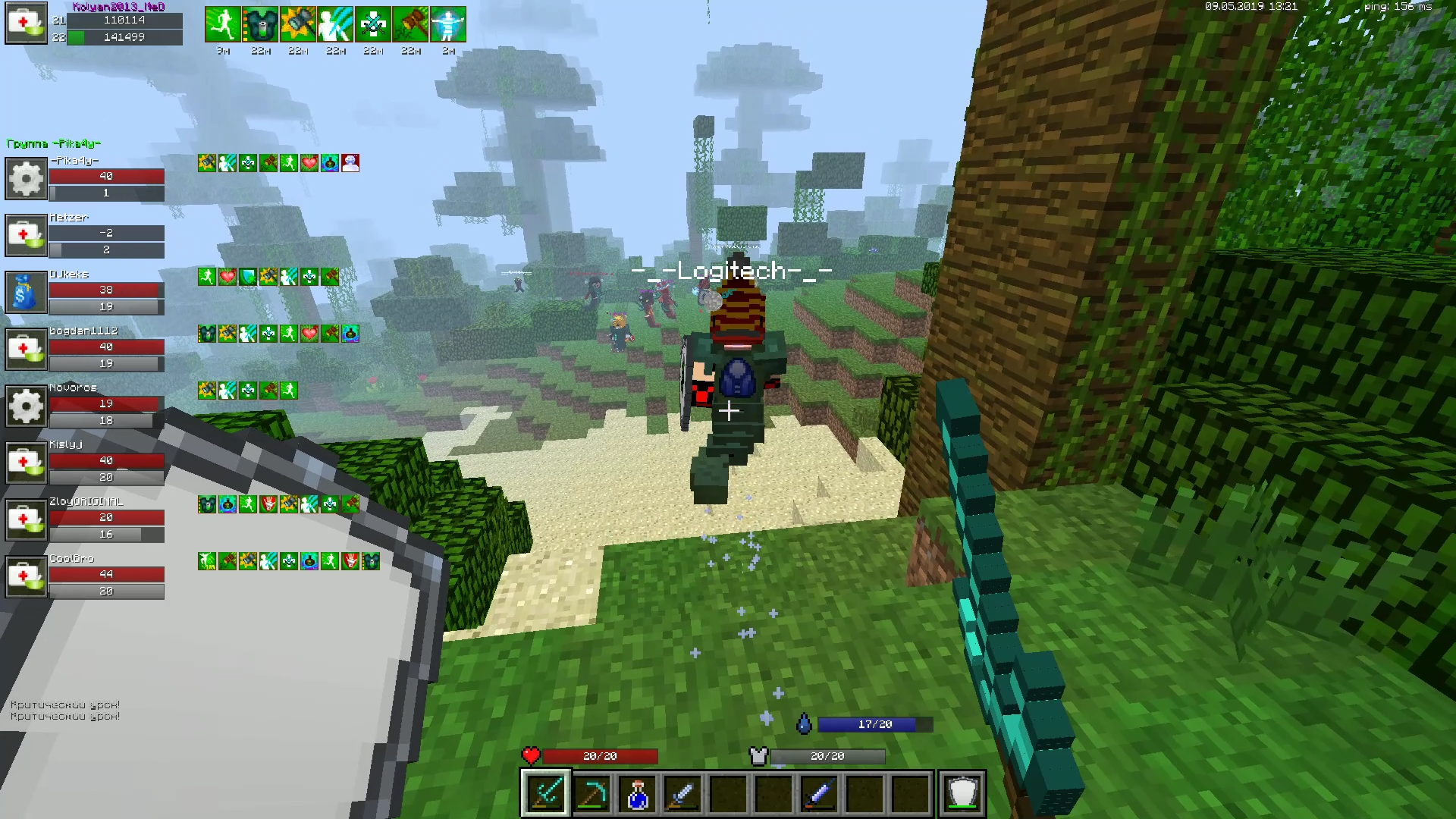Select ZloyORIGINAL's medkit portrait
1456x819 pixels.
coord(27,519)
